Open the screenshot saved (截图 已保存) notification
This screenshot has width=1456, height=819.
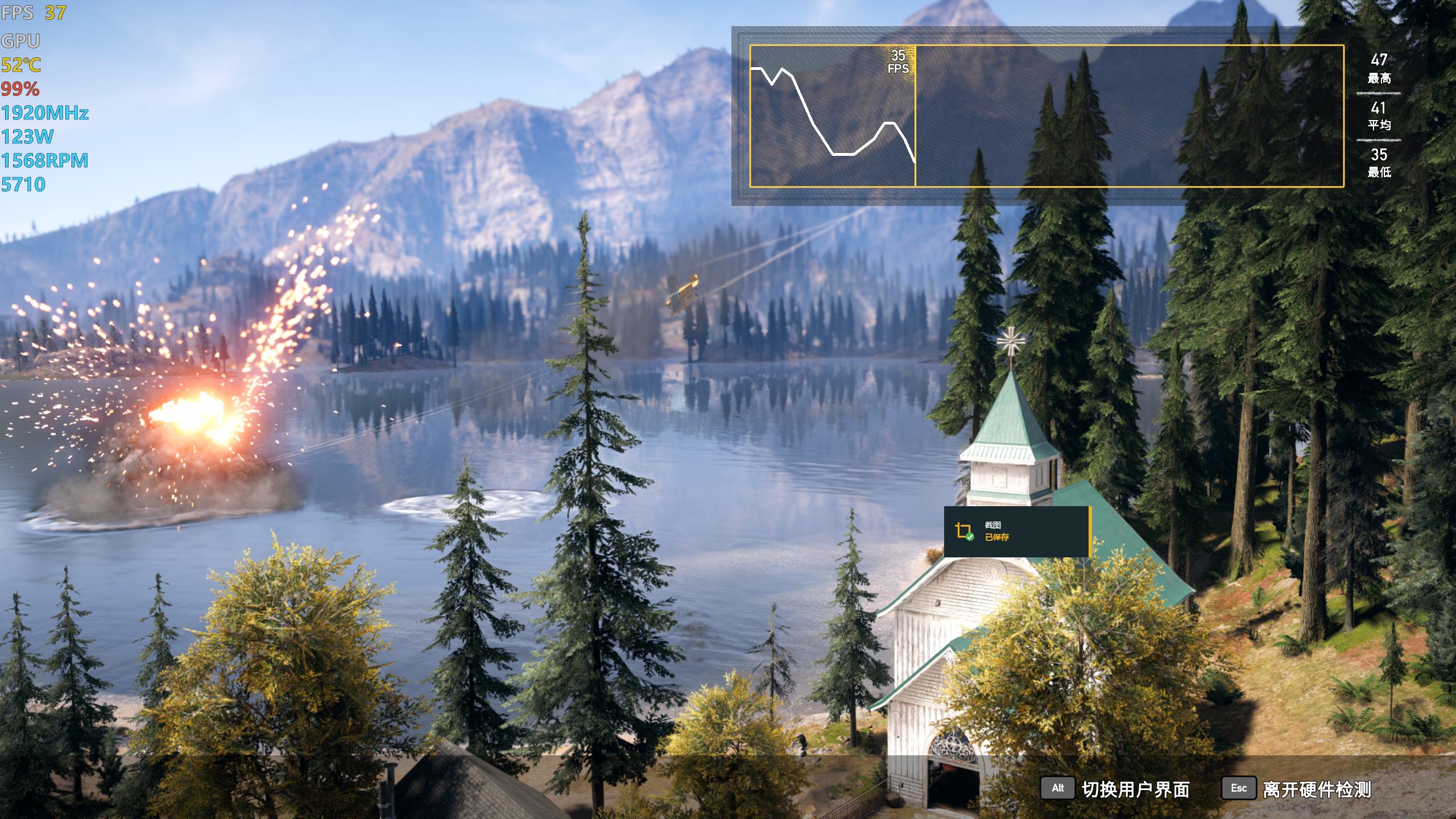tap(1017, 531)
